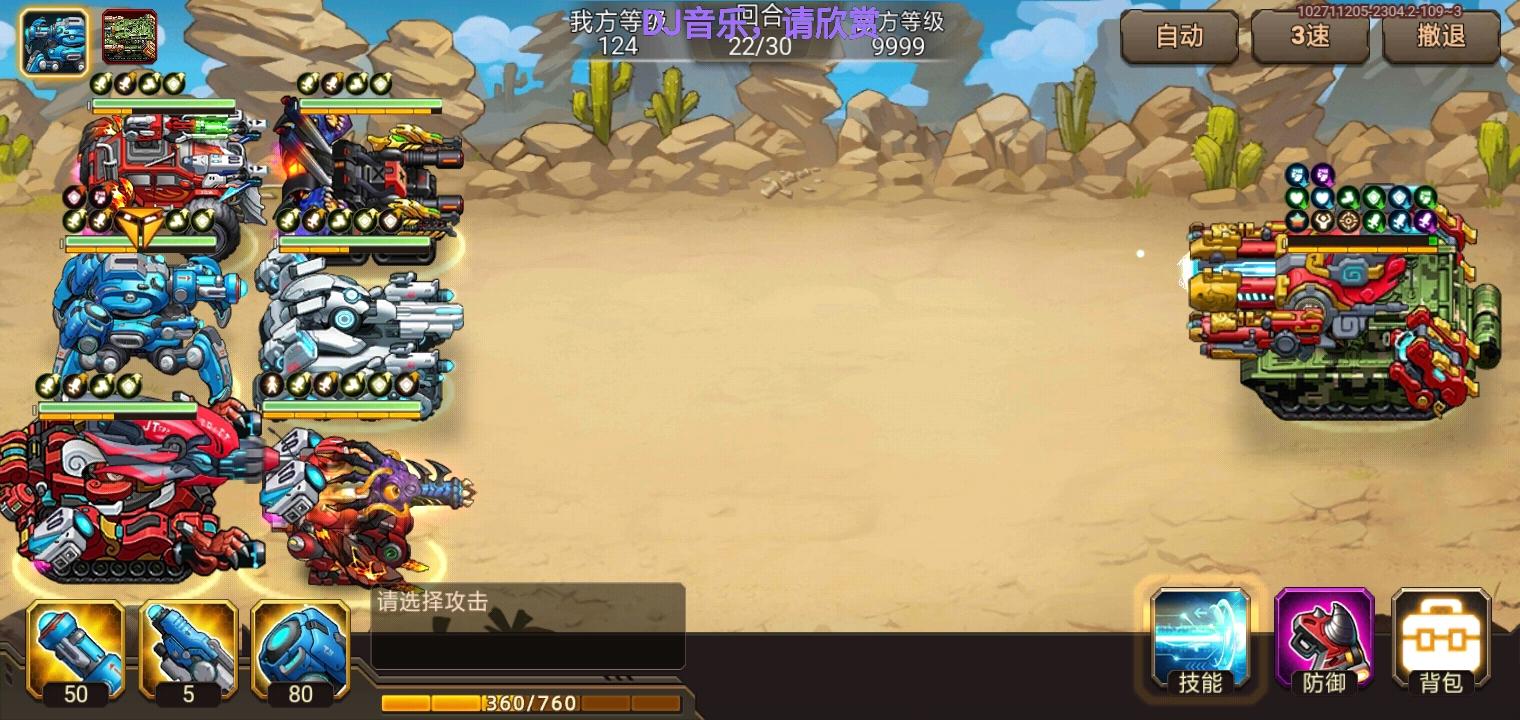Open the 3速 speed selector

tap(1310, 37)
